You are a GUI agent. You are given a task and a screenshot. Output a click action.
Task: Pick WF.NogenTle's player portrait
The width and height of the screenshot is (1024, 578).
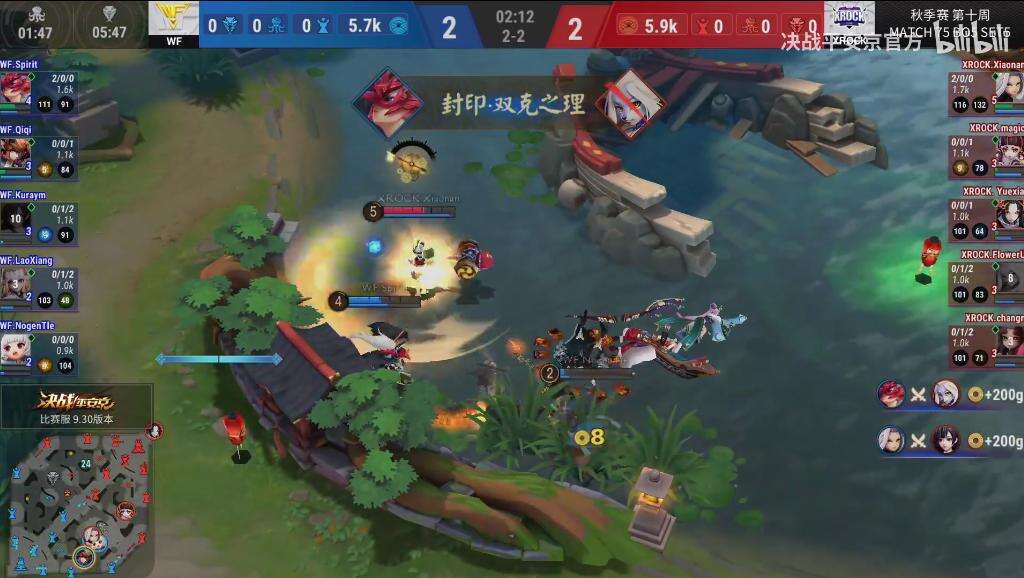pyautogui.click(x=15, y=348)
